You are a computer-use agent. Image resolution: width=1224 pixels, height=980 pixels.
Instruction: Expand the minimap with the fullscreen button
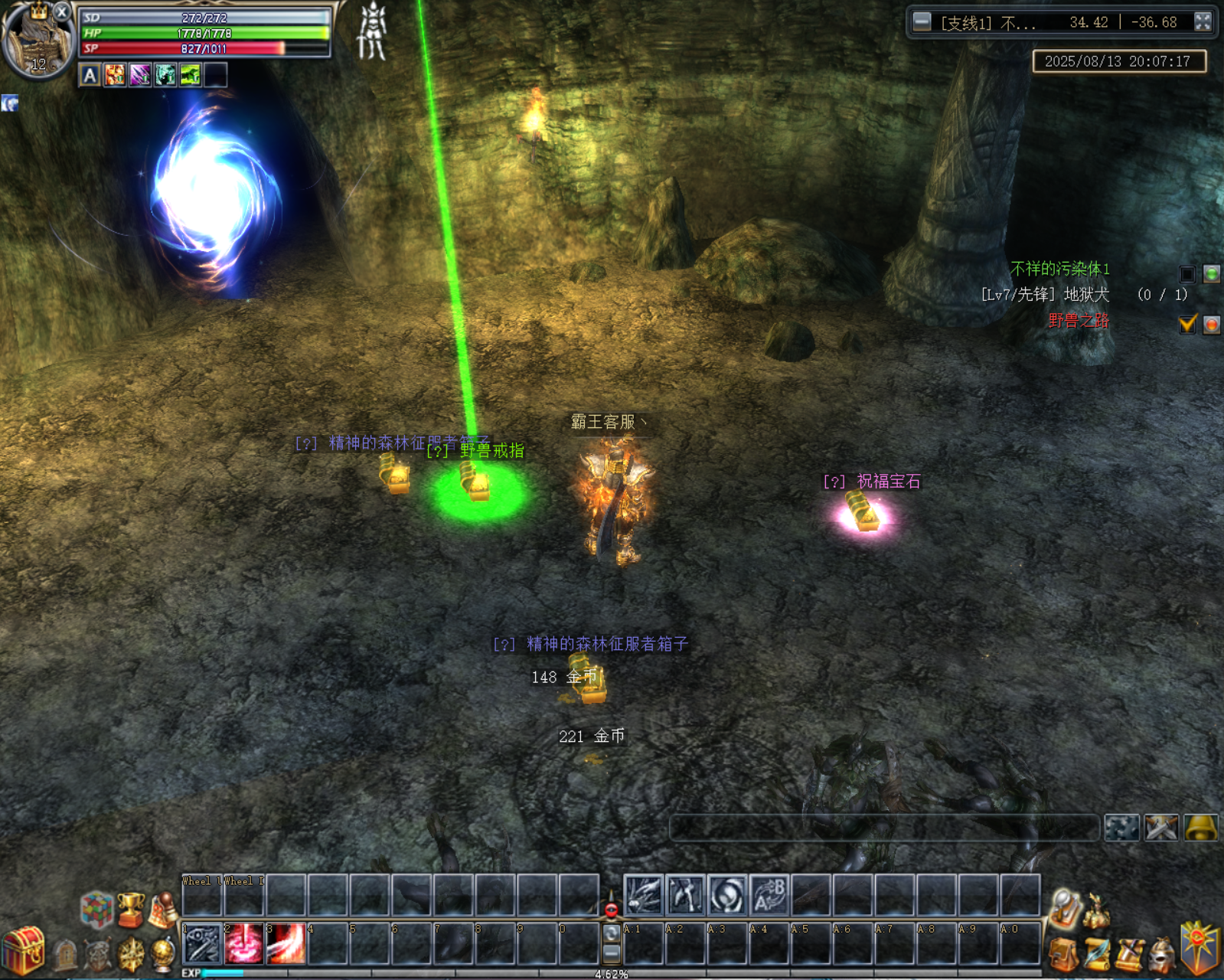(1203, 21)
